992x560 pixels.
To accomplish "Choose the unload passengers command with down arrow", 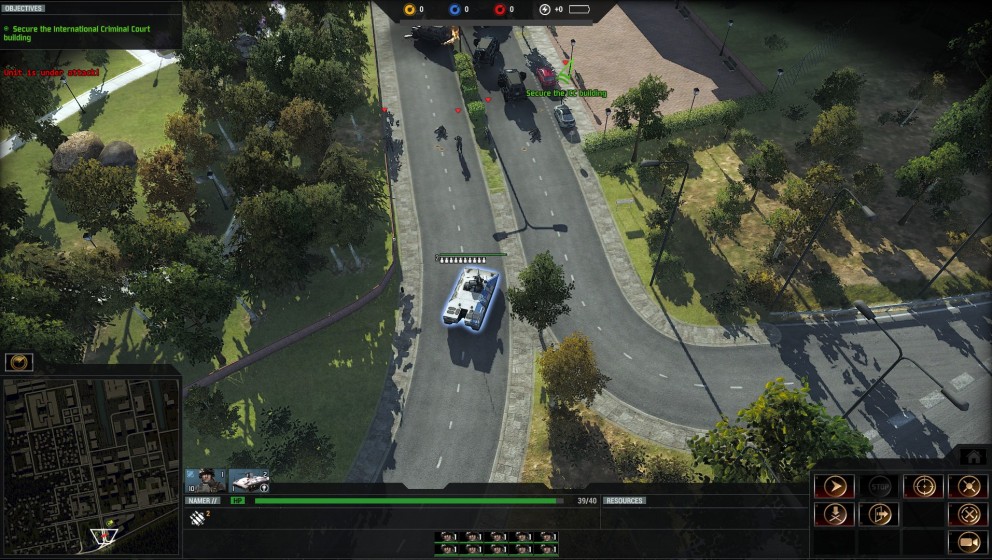I will (834, 514).
